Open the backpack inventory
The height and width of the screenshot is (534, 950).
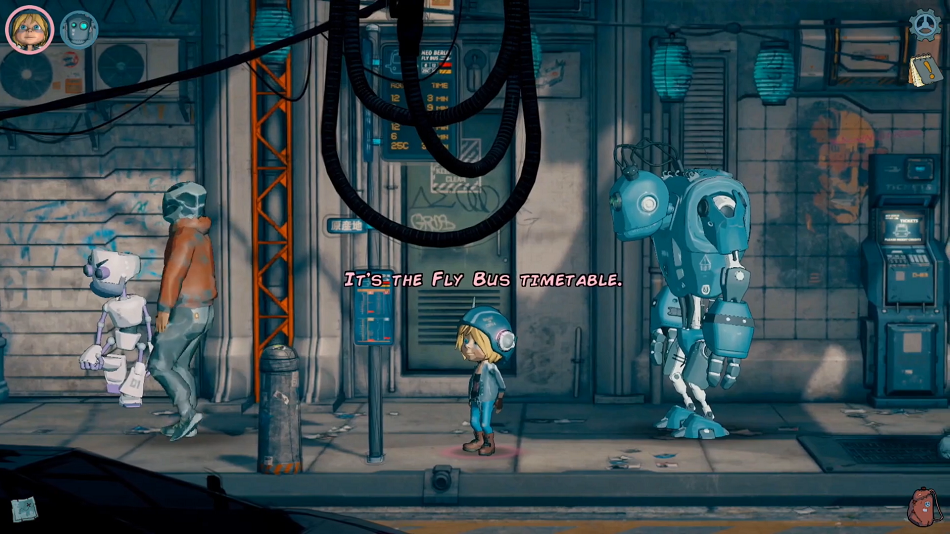(923, 507)
